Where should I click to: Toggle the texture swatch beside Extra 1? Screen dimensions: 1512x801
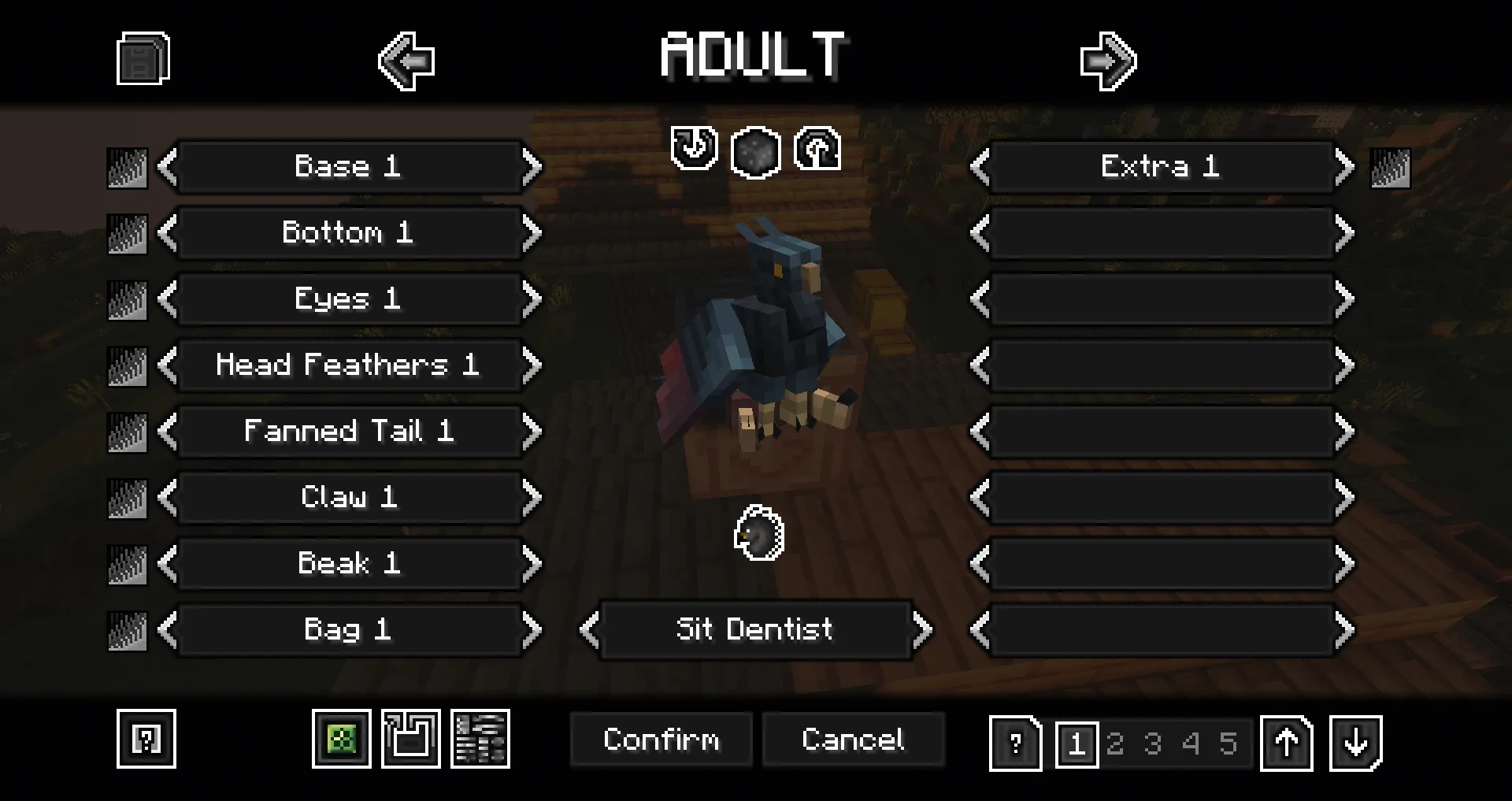click(1392, 168)
